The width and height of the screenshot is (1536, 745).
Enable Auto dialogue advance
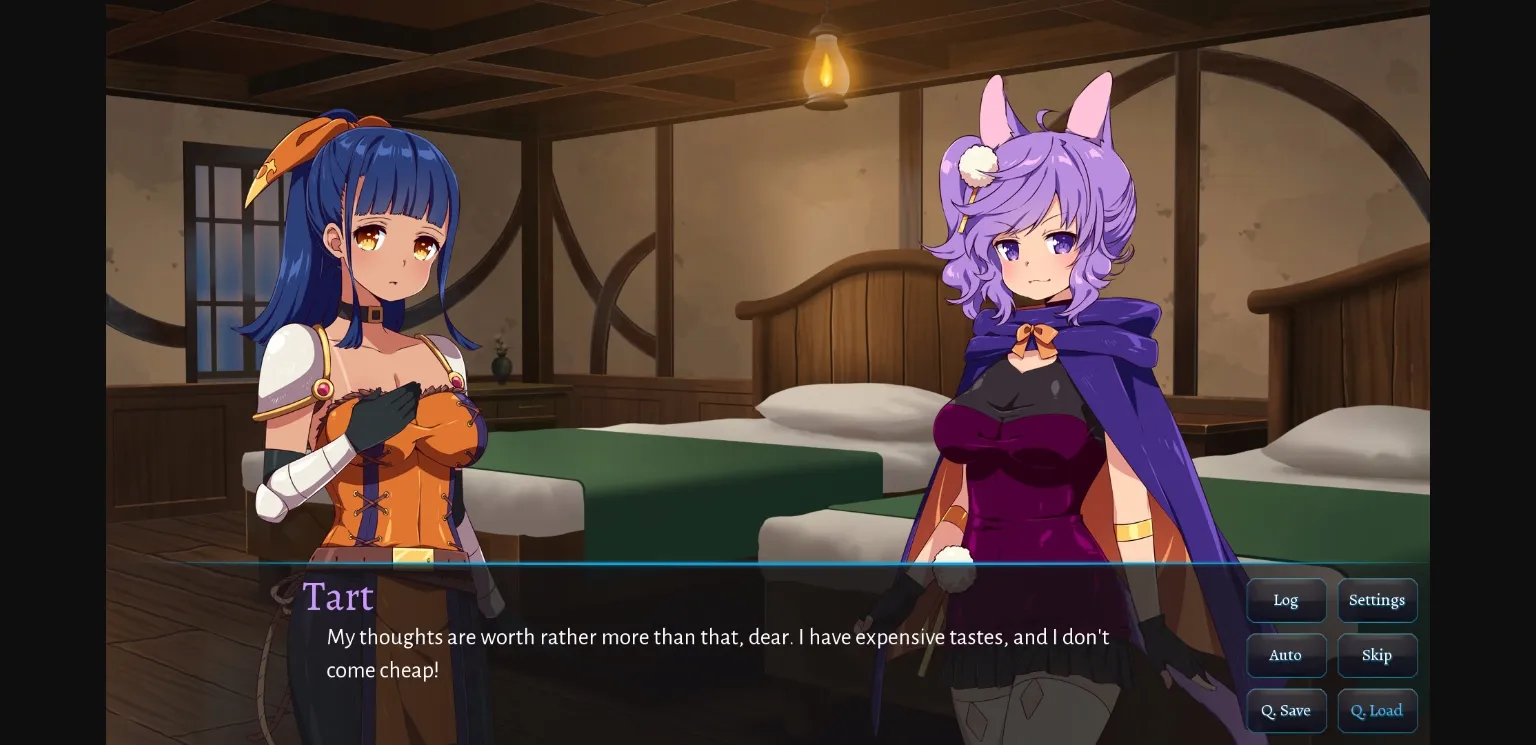tap(1286, 655)
